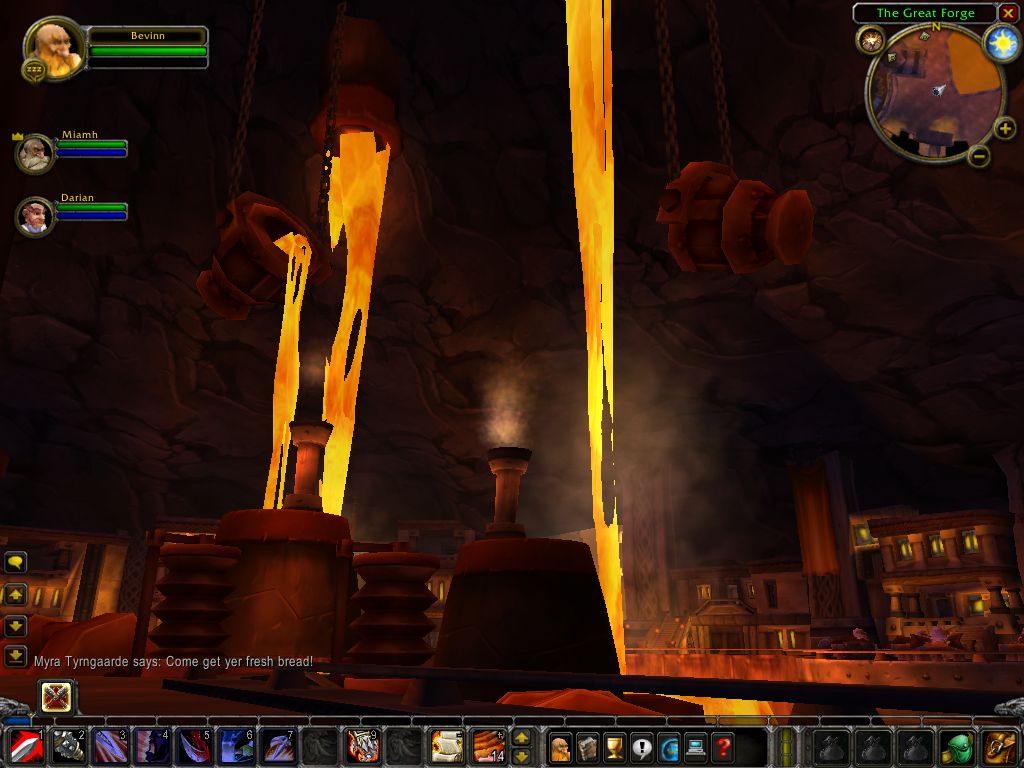The image size is (1024, 768).
Task: Target party member Darian's portrait
Action: tap(35, 215)
